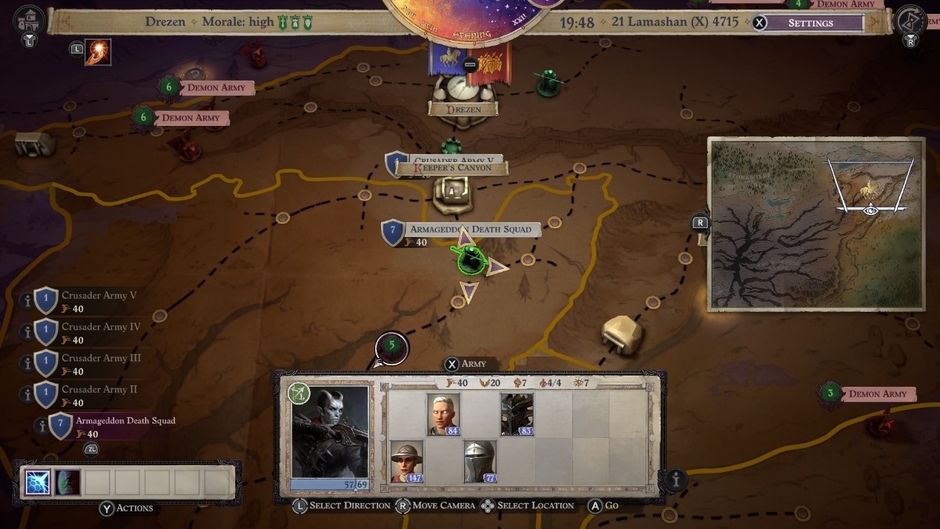
Task: Click the Drezen city label
Action: click(x=463, y=109)
